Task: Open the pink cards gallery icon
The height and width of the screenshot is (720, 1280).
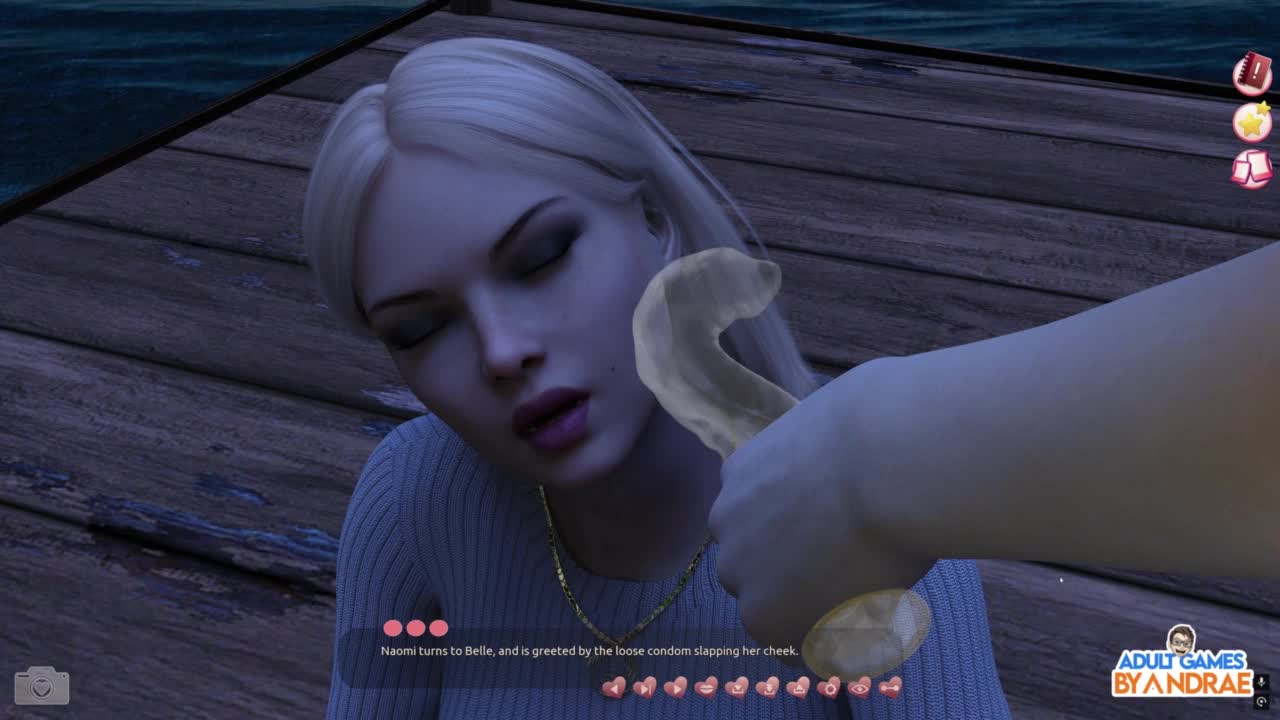Action: (x=1252, y=168)
